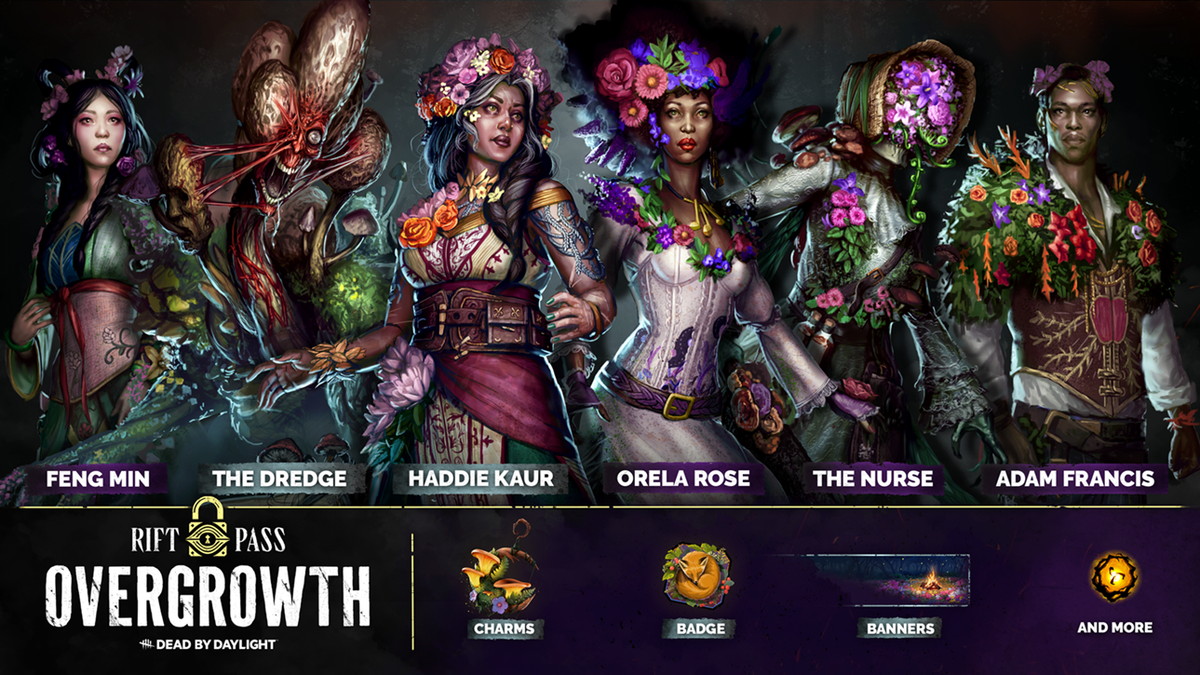This screenshot has height=675, width=1200.
Task: Select the Haddie Kaur name label
Action: click(480, 478)
